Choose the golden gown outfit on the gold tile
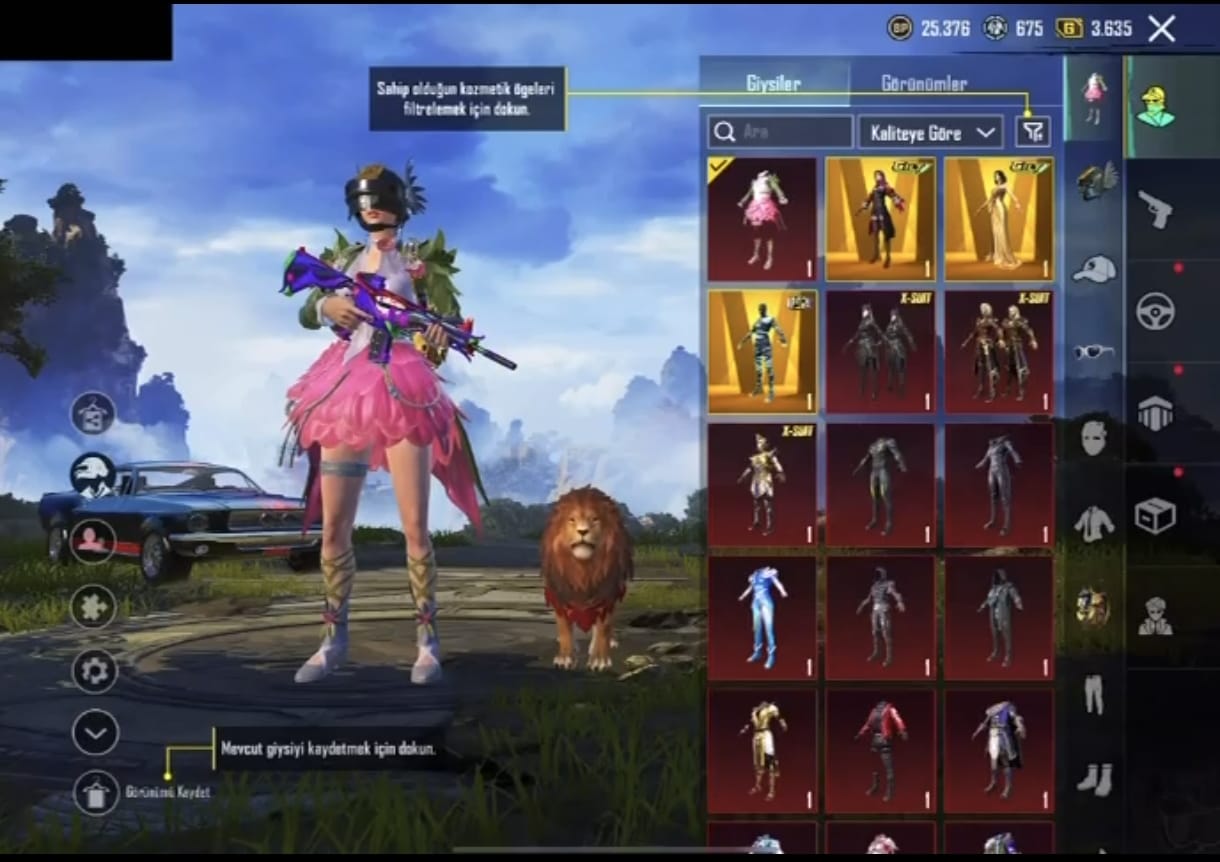This screenshot has height=862, width=1220. (x=999, y=219)
